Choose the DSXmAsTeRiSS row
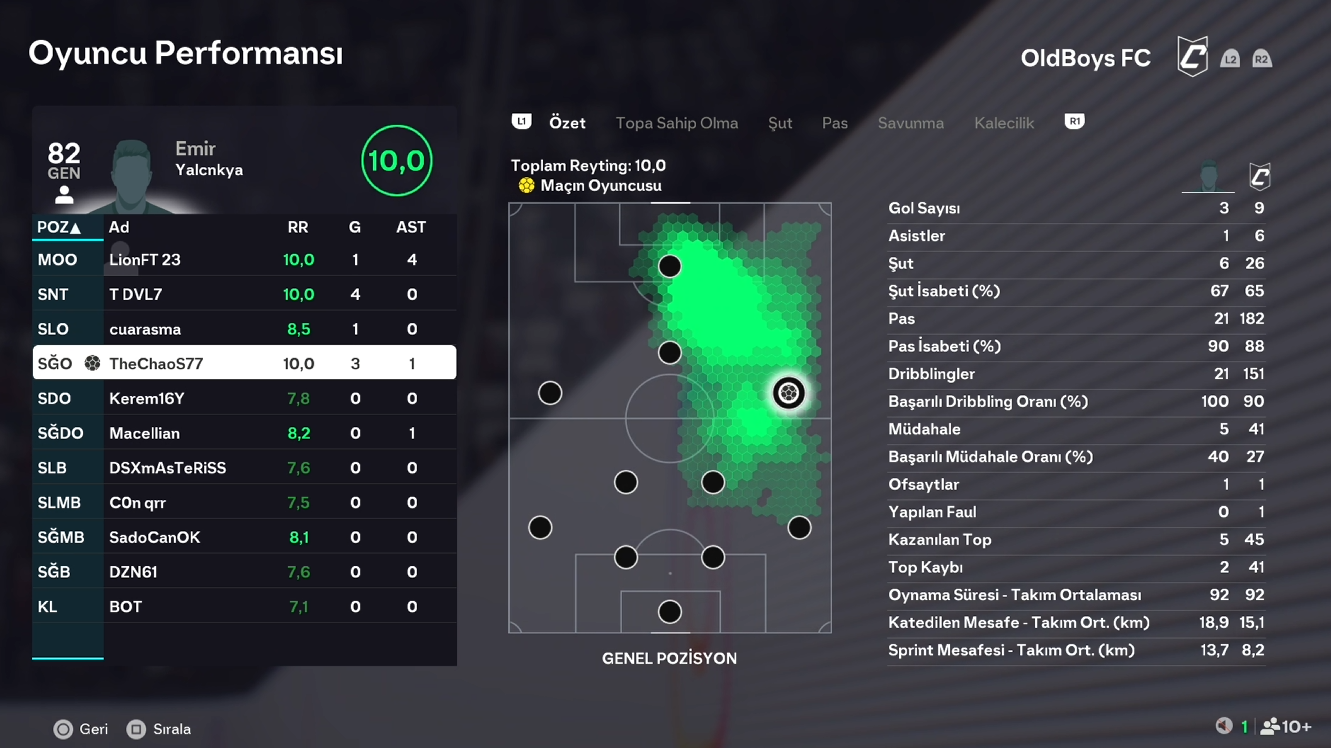1331x748 pixels. click(x=244, y=468)
